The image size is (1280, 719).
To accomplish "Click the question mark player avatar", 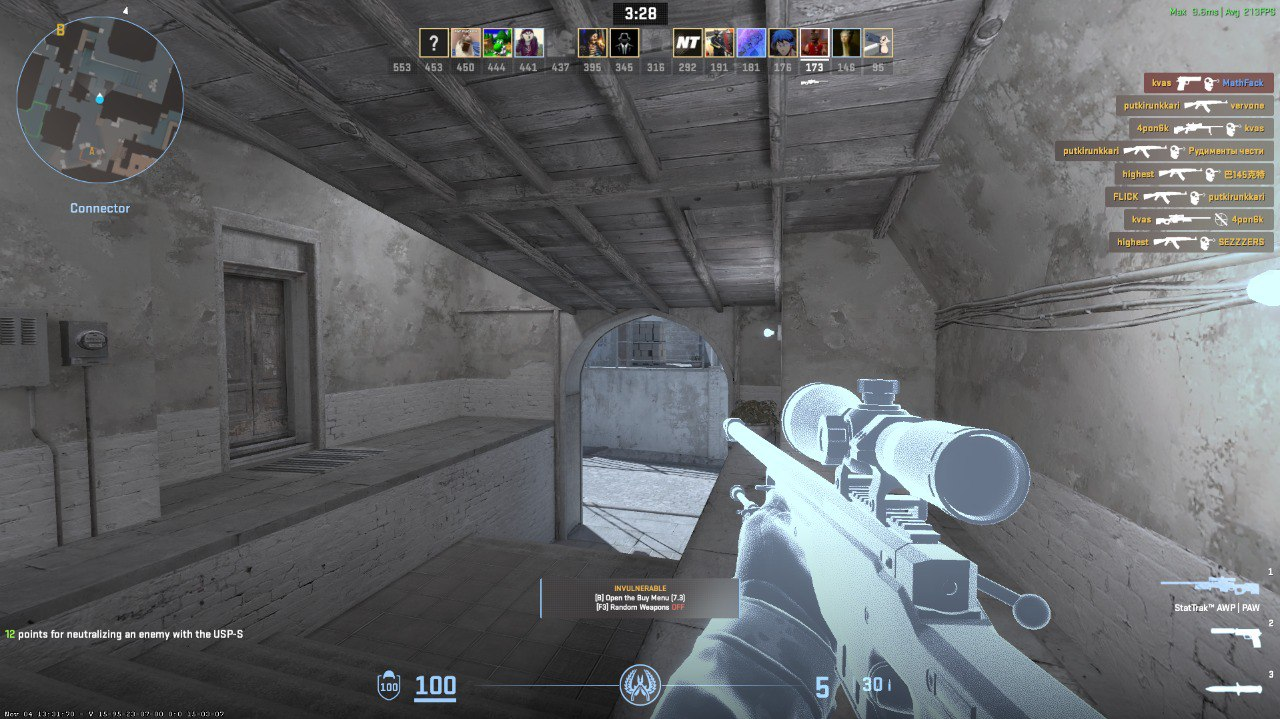I will point(433,43).
